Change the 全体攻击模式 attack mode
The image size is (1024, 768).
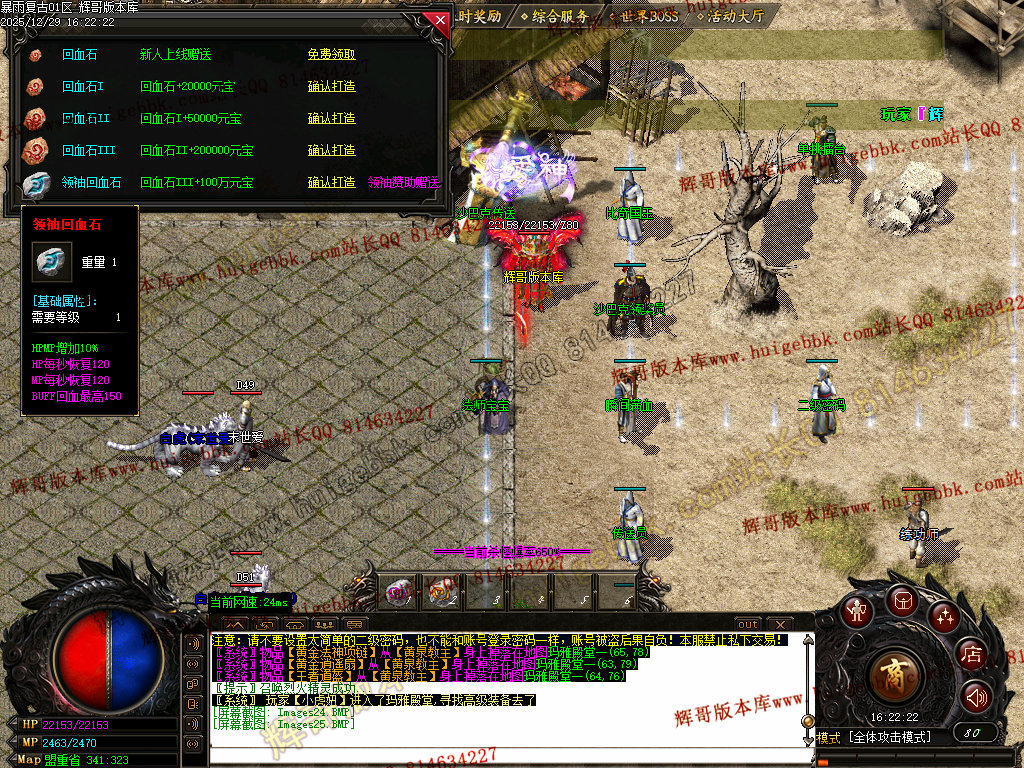pos(890,737)
